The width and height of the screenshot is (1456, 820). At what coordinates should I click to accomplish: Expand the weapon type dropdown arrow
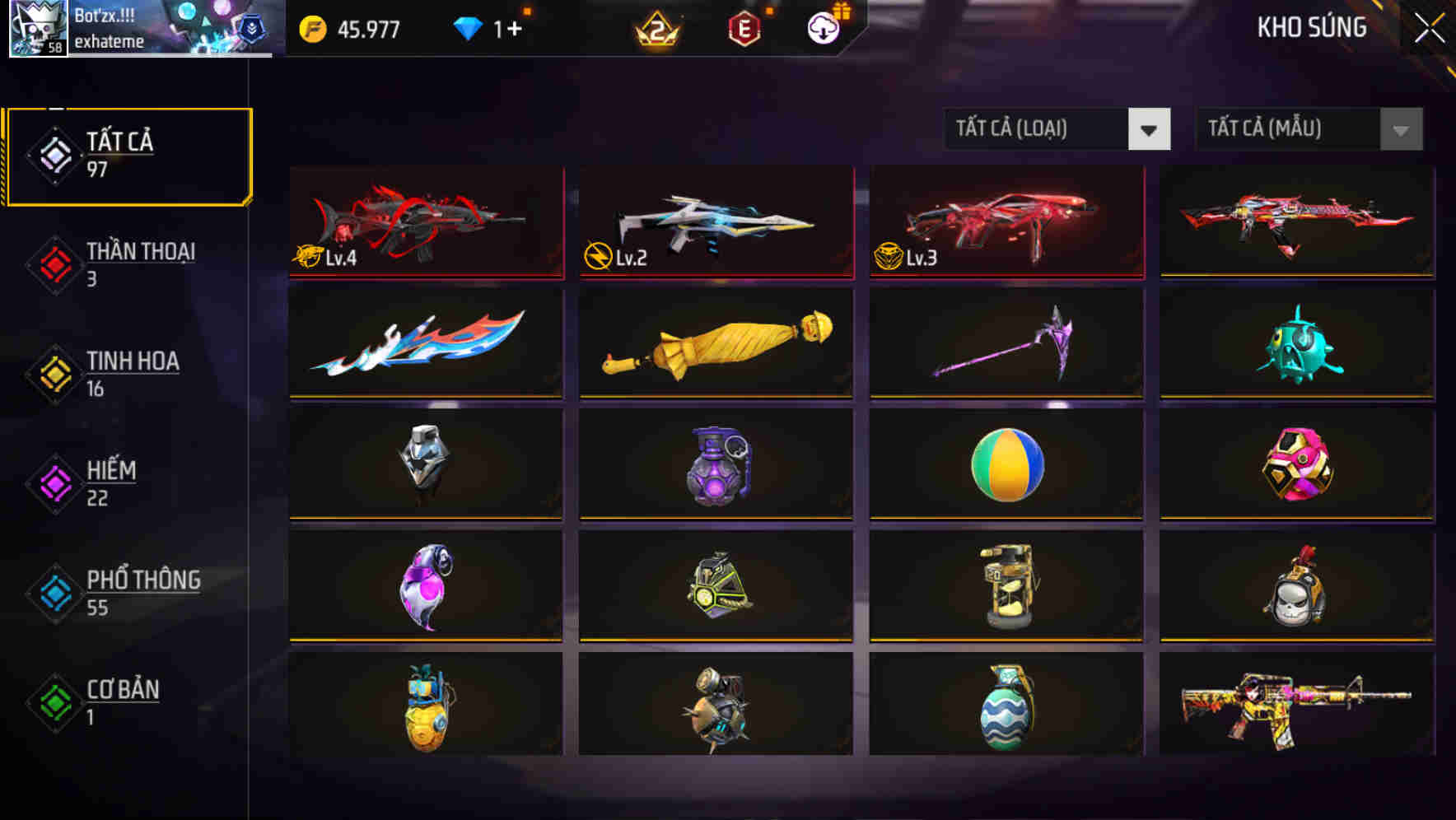tap(1150, 129)
